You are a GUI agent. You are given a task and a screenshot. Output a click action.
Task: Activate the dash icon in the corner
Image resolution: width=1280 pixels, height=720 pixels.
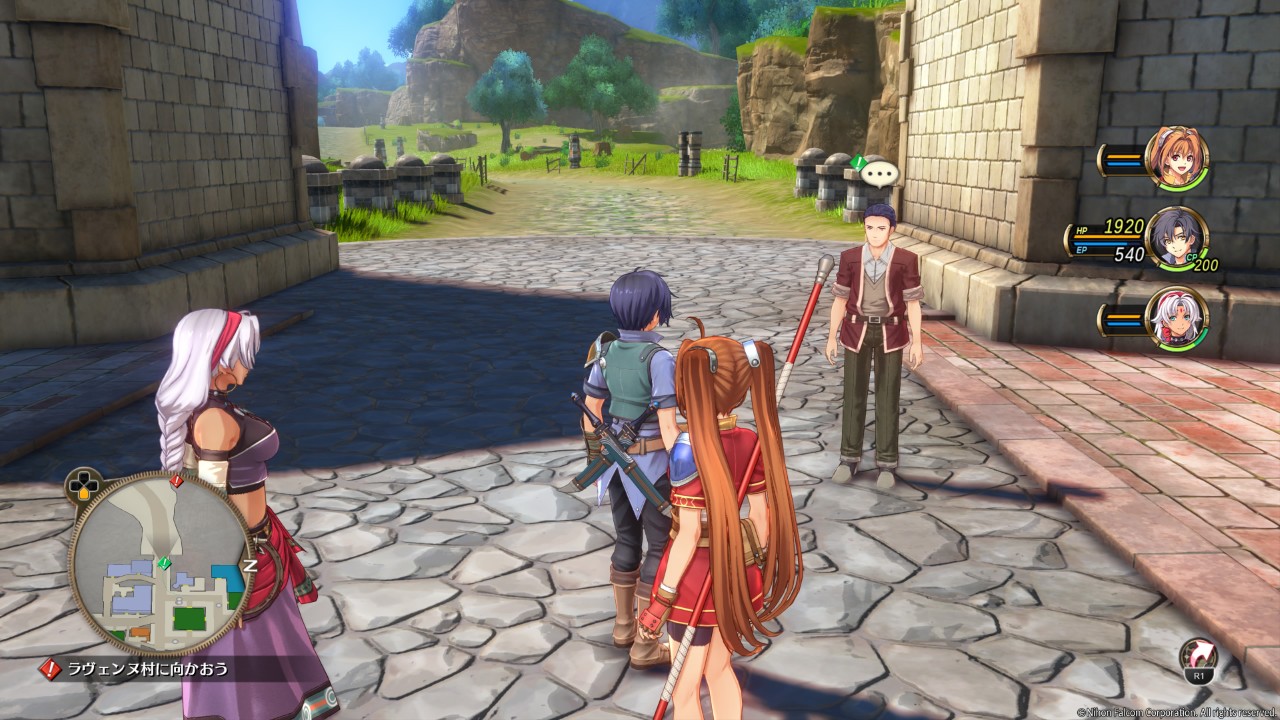click(x=1195, y=657)
